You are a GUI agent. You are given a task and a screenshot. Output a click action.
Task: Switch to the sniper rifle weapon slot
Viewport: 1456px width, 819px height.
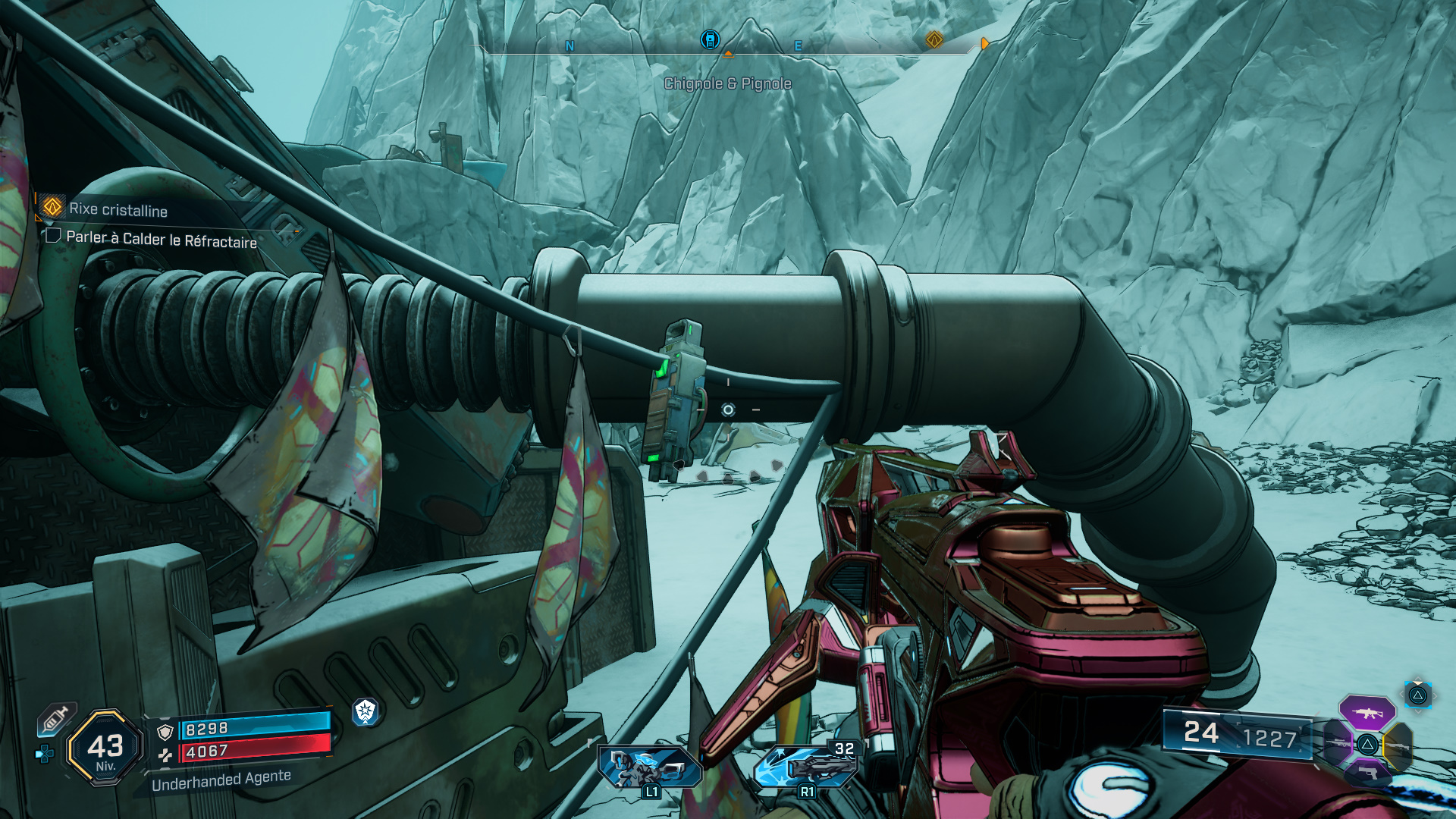(x=1340, y=744)
